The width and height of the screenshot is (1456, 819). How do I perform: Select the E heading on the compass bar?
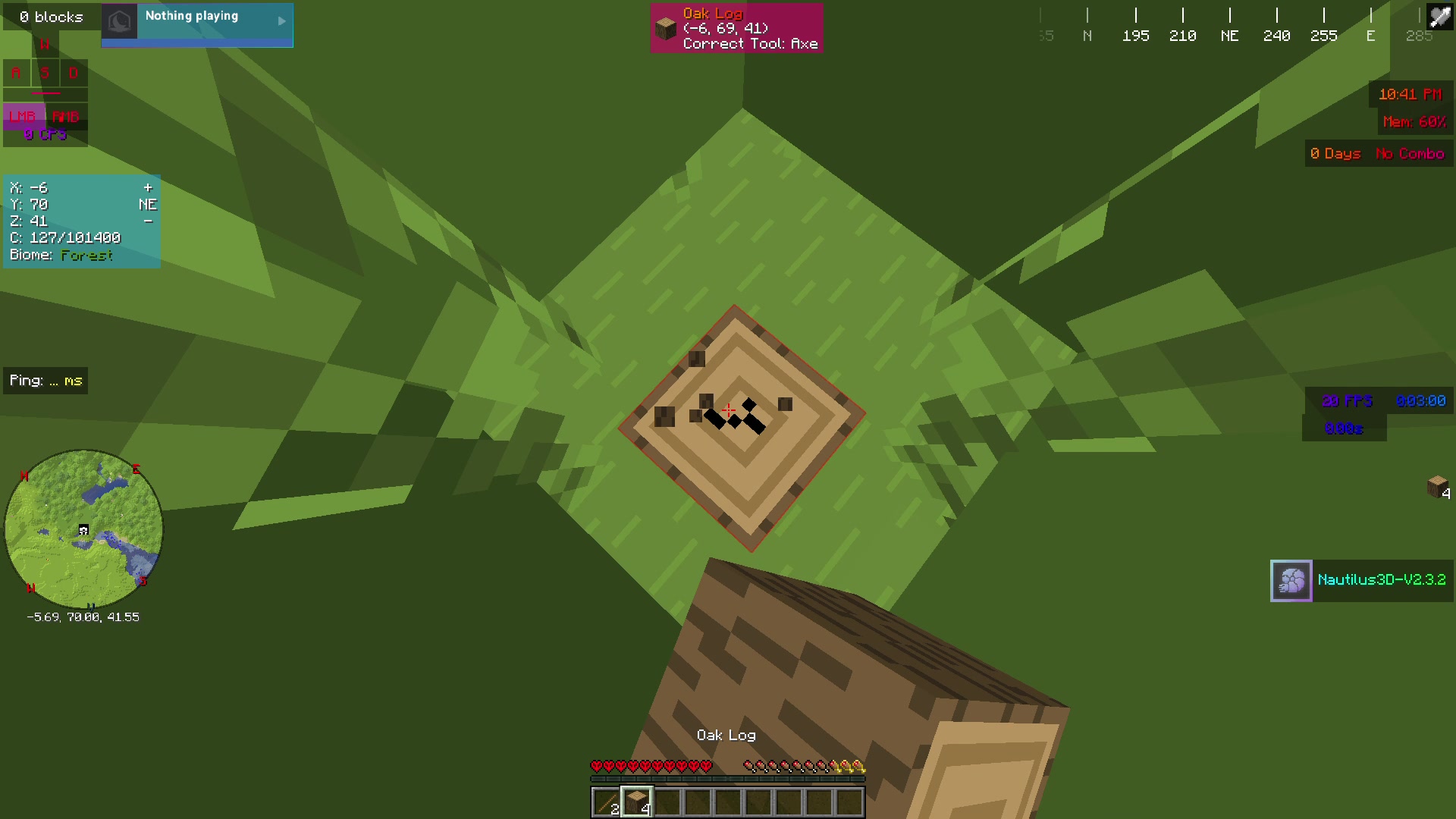(1371, 35)
